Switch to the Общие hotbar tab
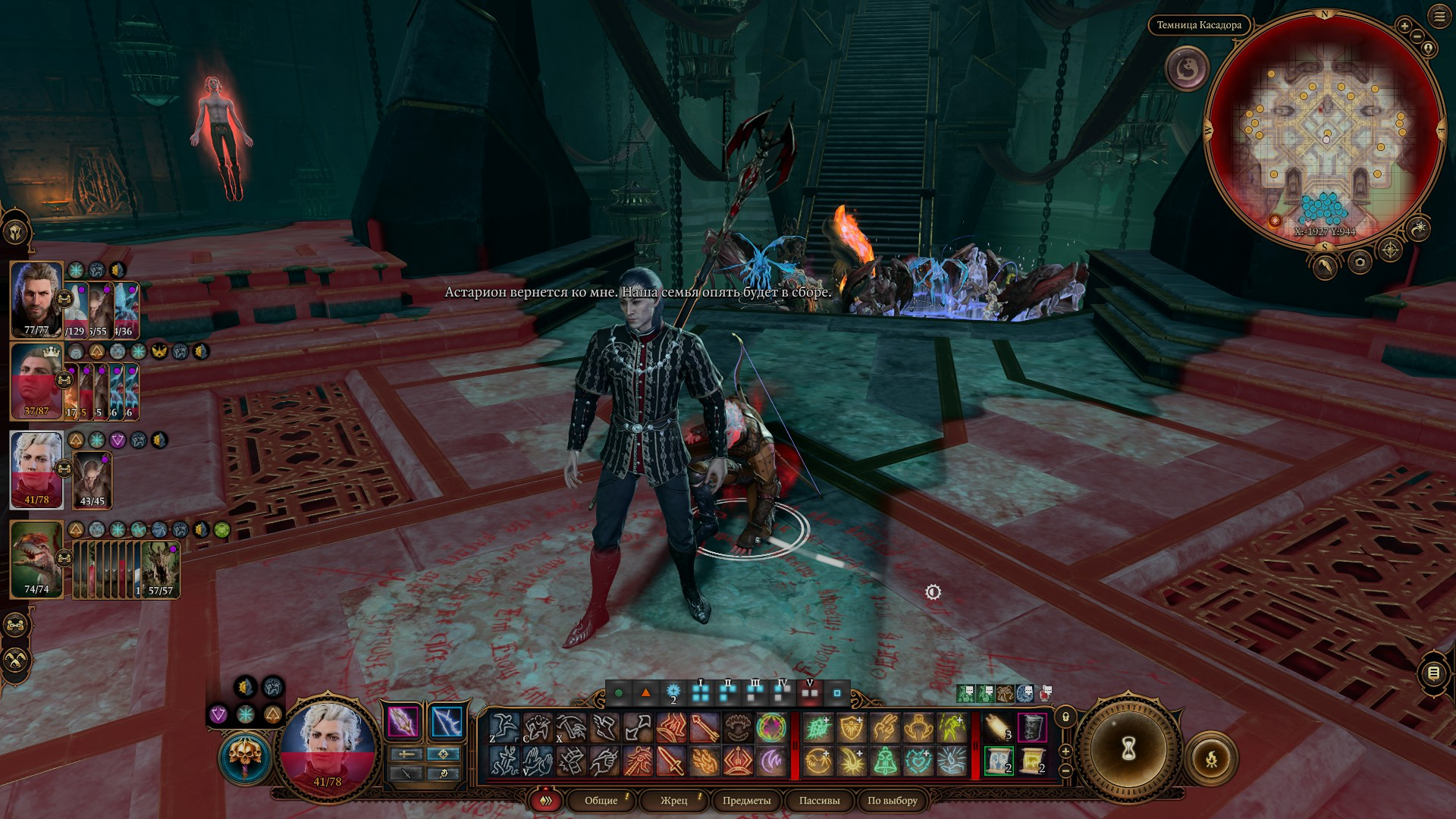Image resolution: width=1456 pixels, height=819 pixels. (x=601, y=801)
